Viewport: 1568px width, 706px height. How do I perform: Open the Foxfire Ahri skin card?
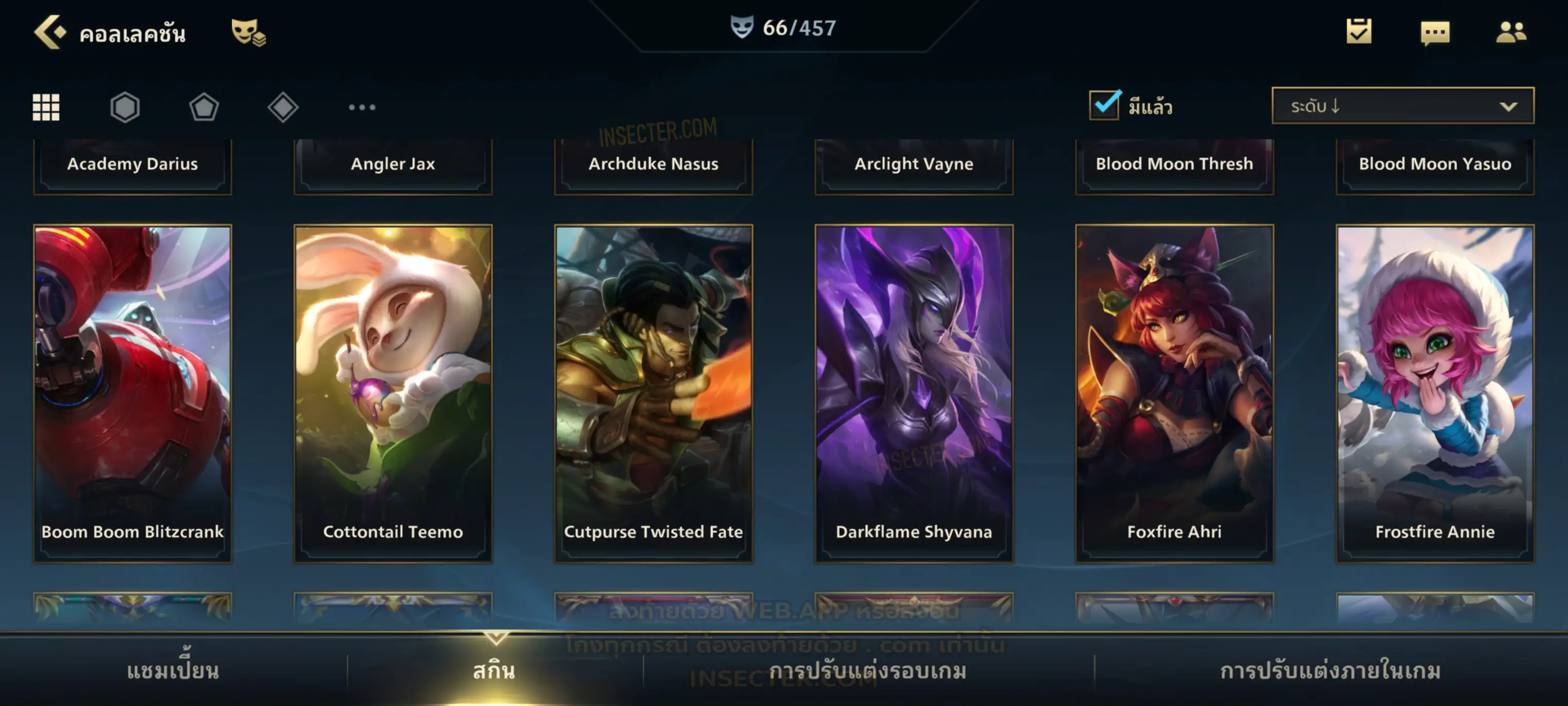(x=1174, y=393)
